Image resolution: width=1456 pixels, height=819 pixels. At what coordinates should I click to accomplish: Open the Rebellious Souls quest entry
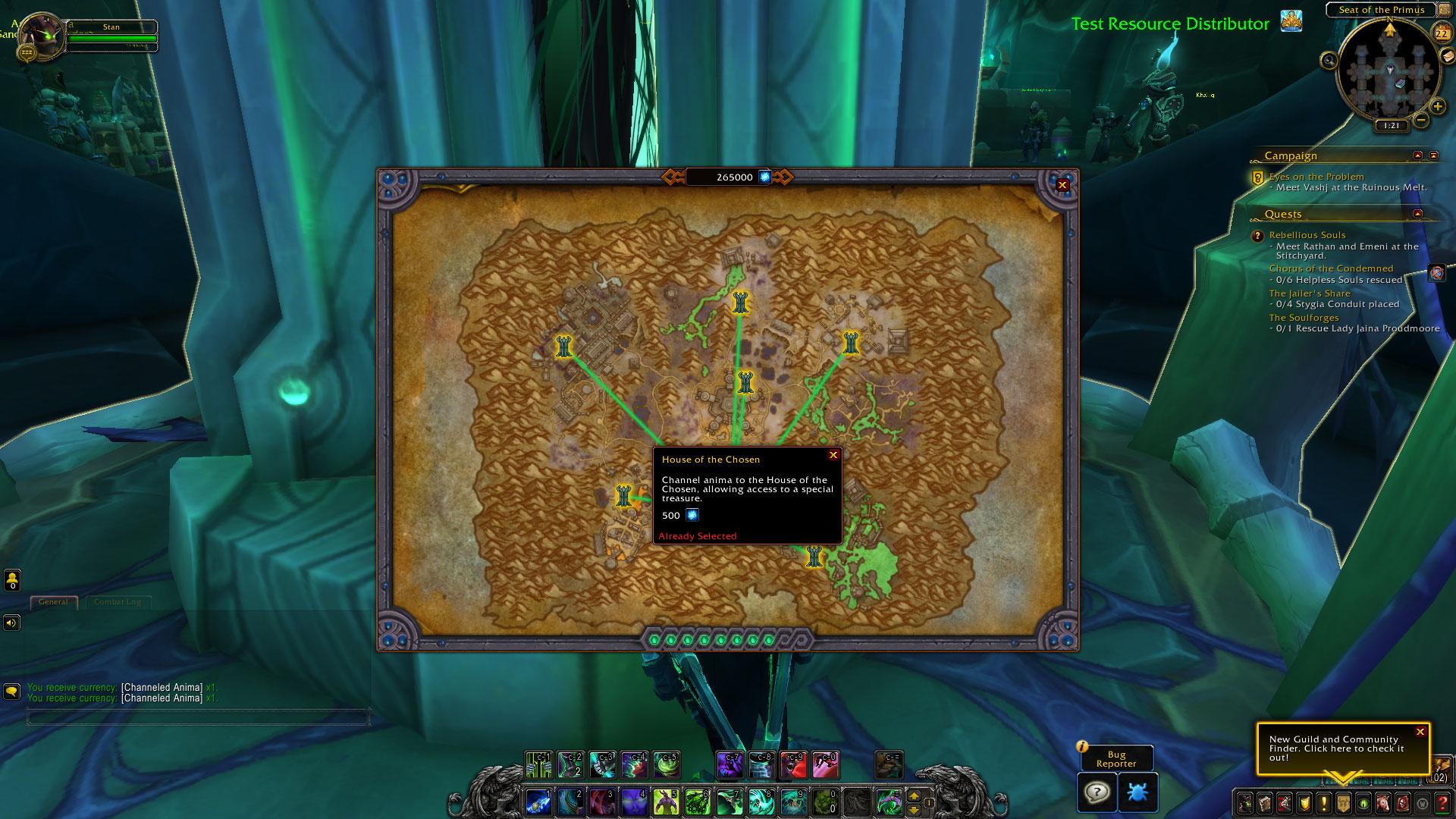pos(1307,235)
